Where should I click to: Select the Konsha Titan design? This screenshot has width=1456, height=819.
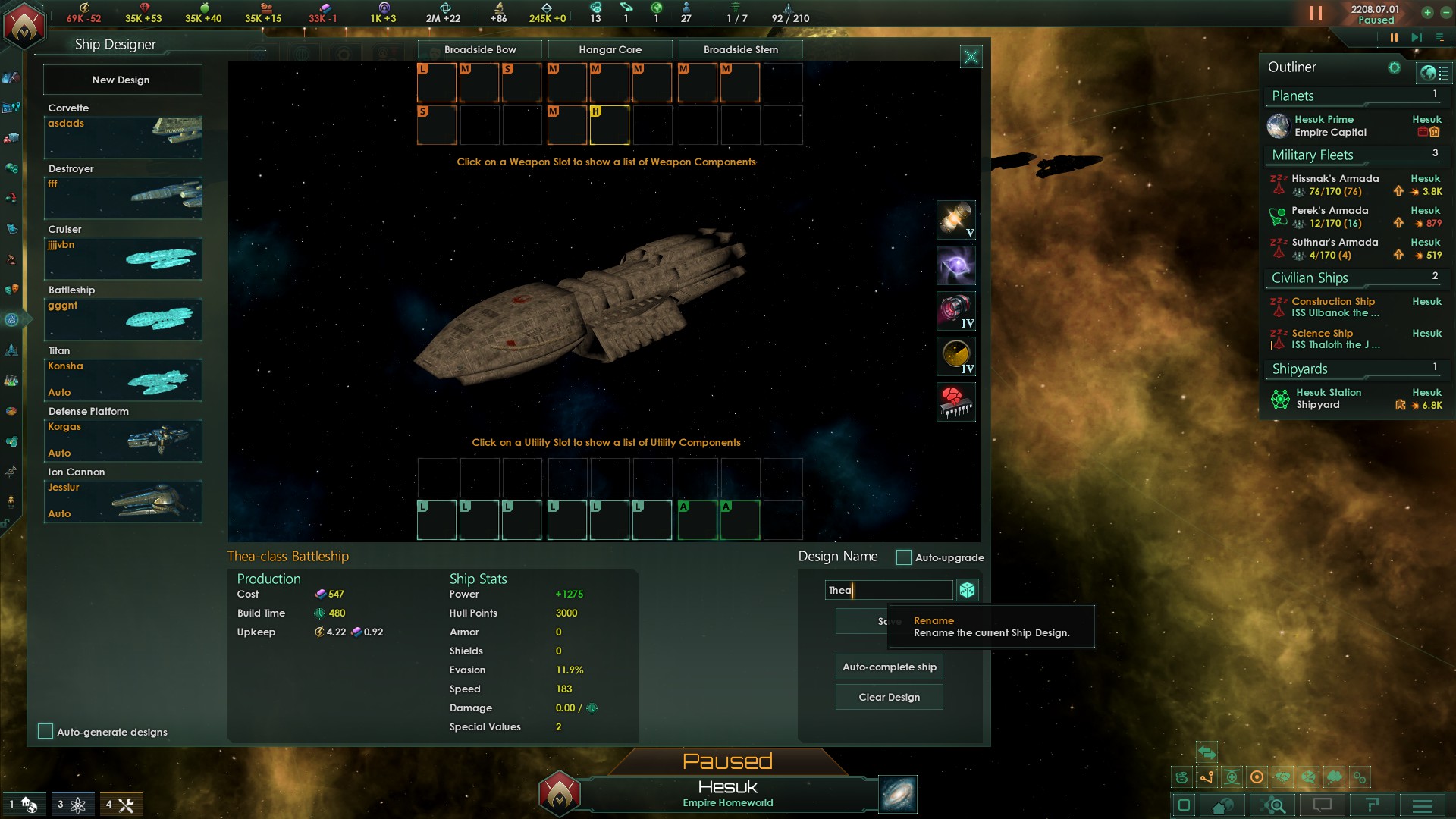123,379
